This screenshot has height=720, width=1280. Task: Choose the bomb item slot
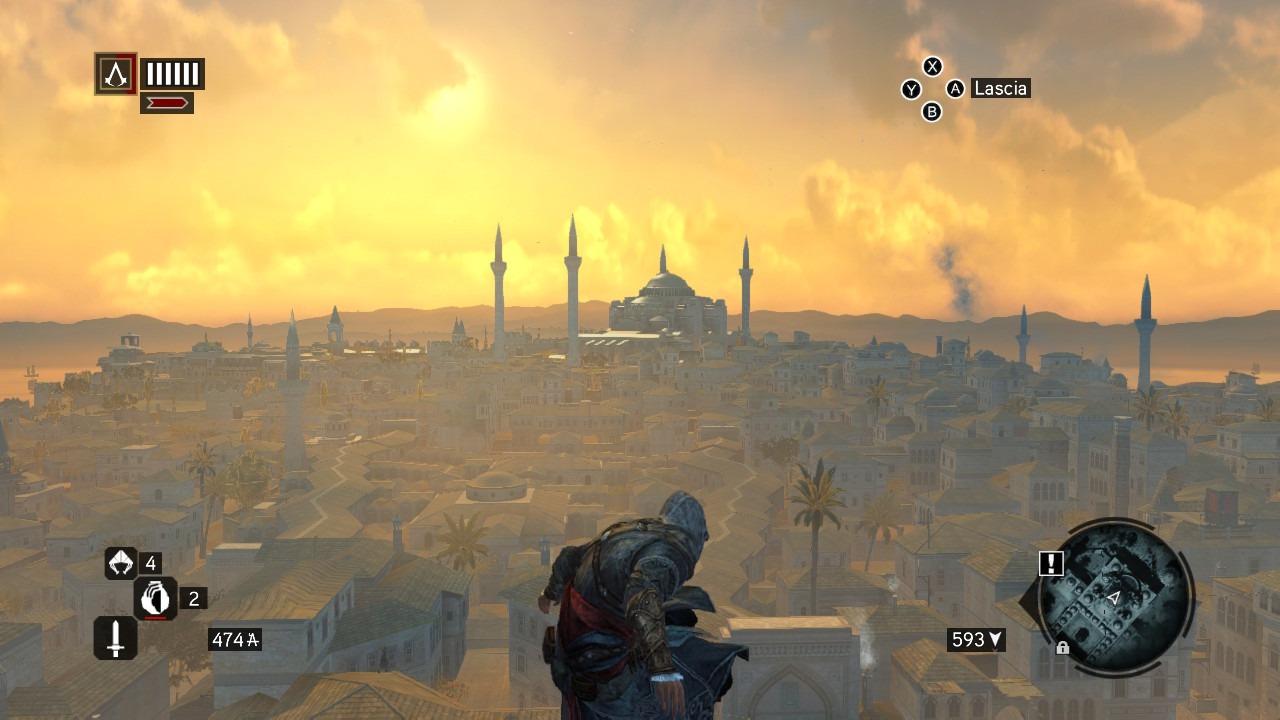coord(155,598)
